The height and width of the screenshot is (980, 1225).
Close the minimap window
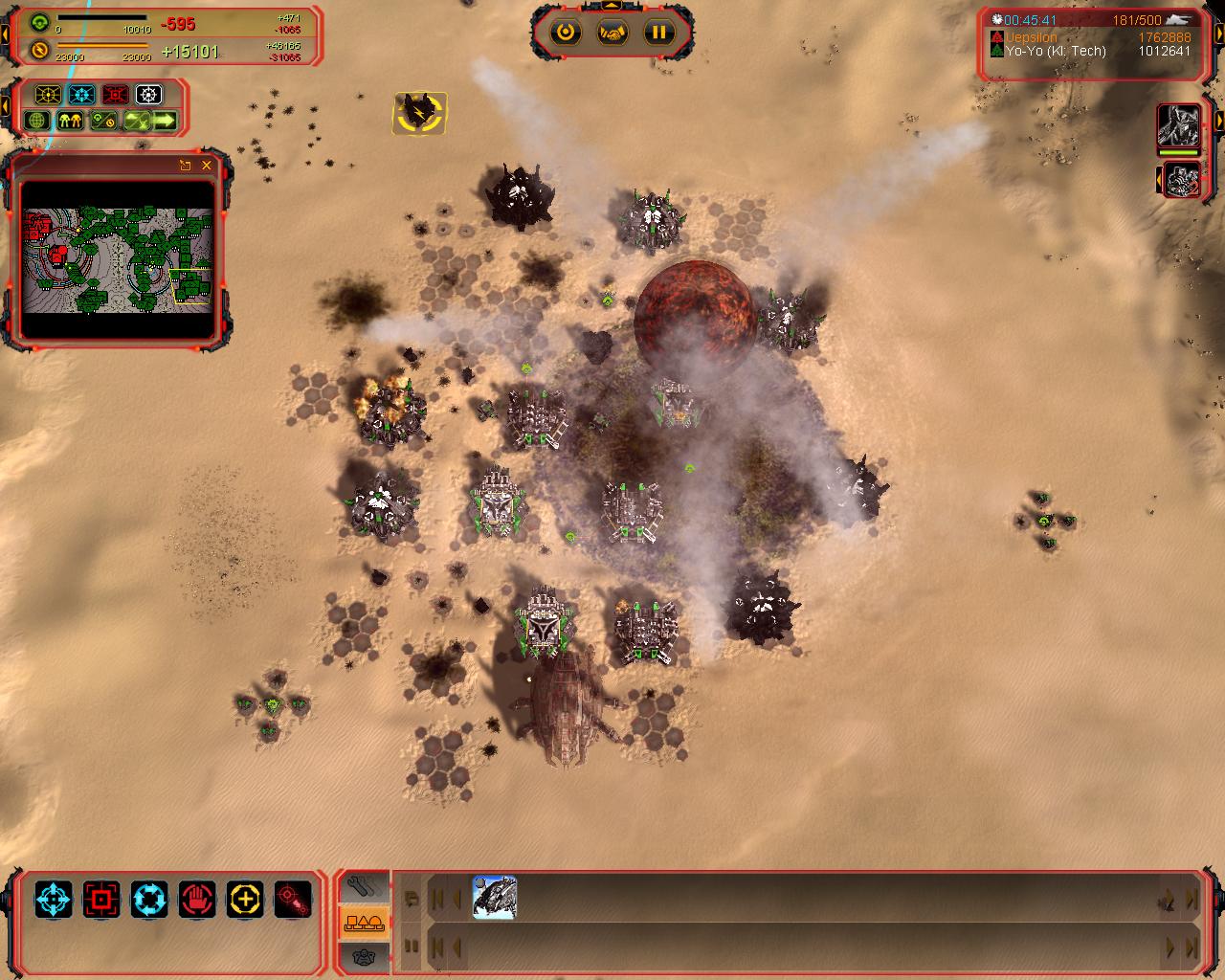207,166
